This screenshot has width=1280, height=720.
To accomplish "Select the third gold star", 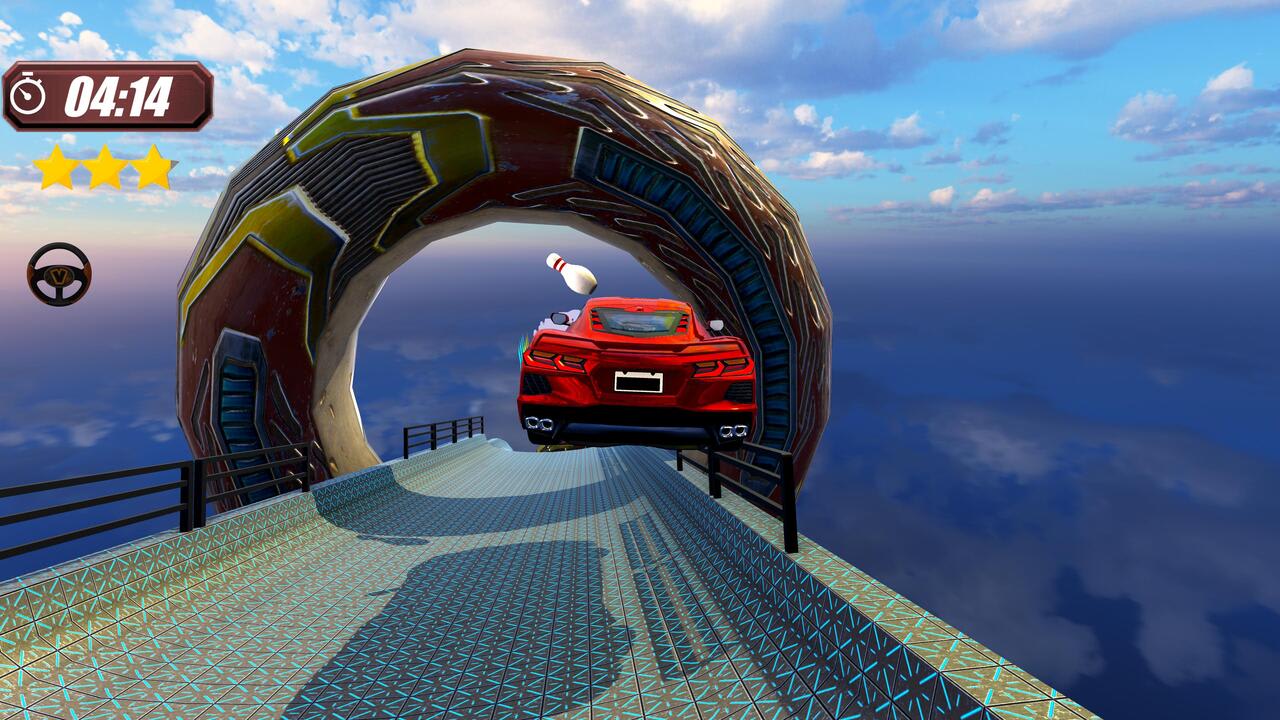I will point(152,167).
